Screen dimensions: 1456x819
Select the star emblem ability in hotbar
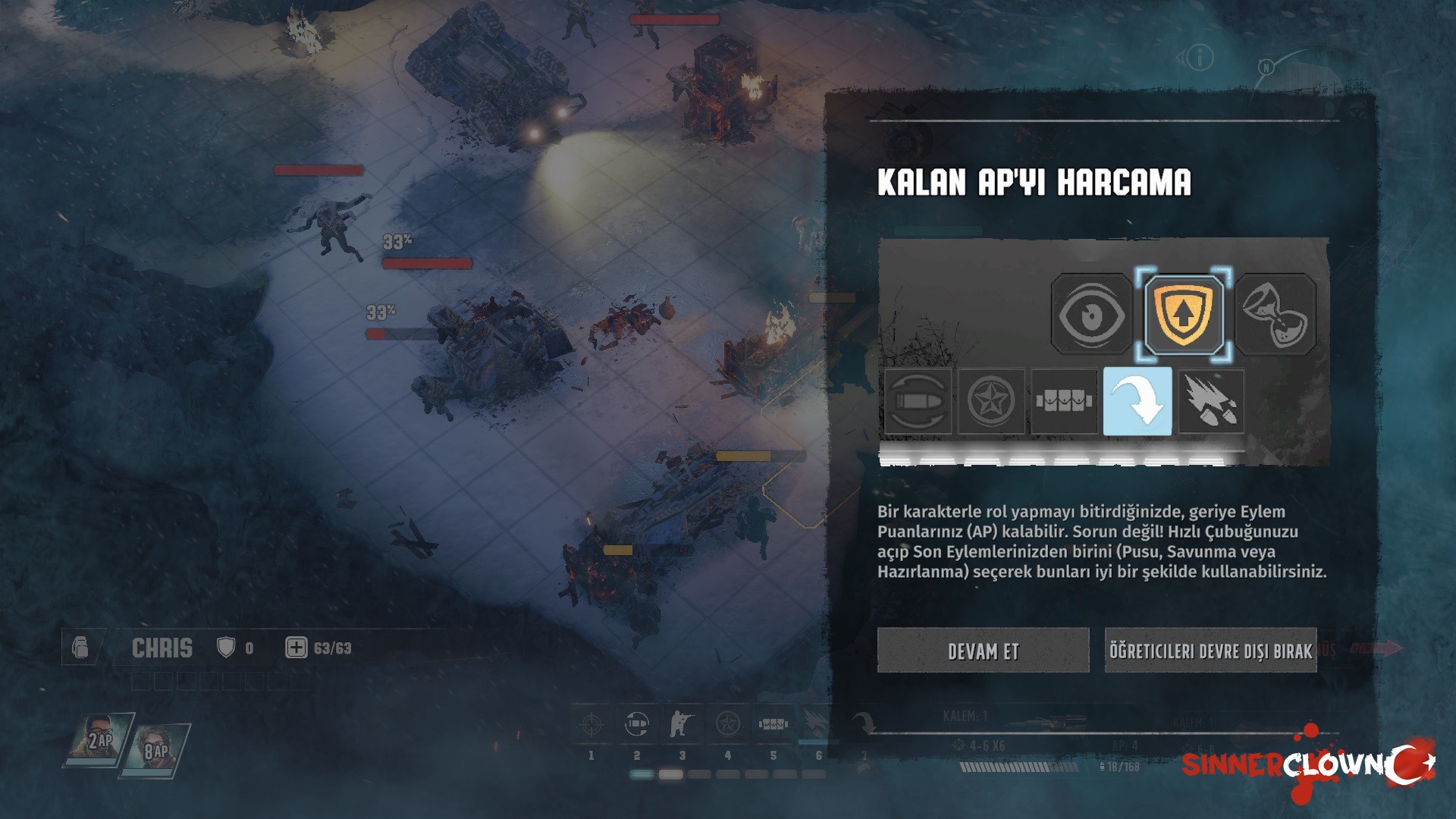727,725
